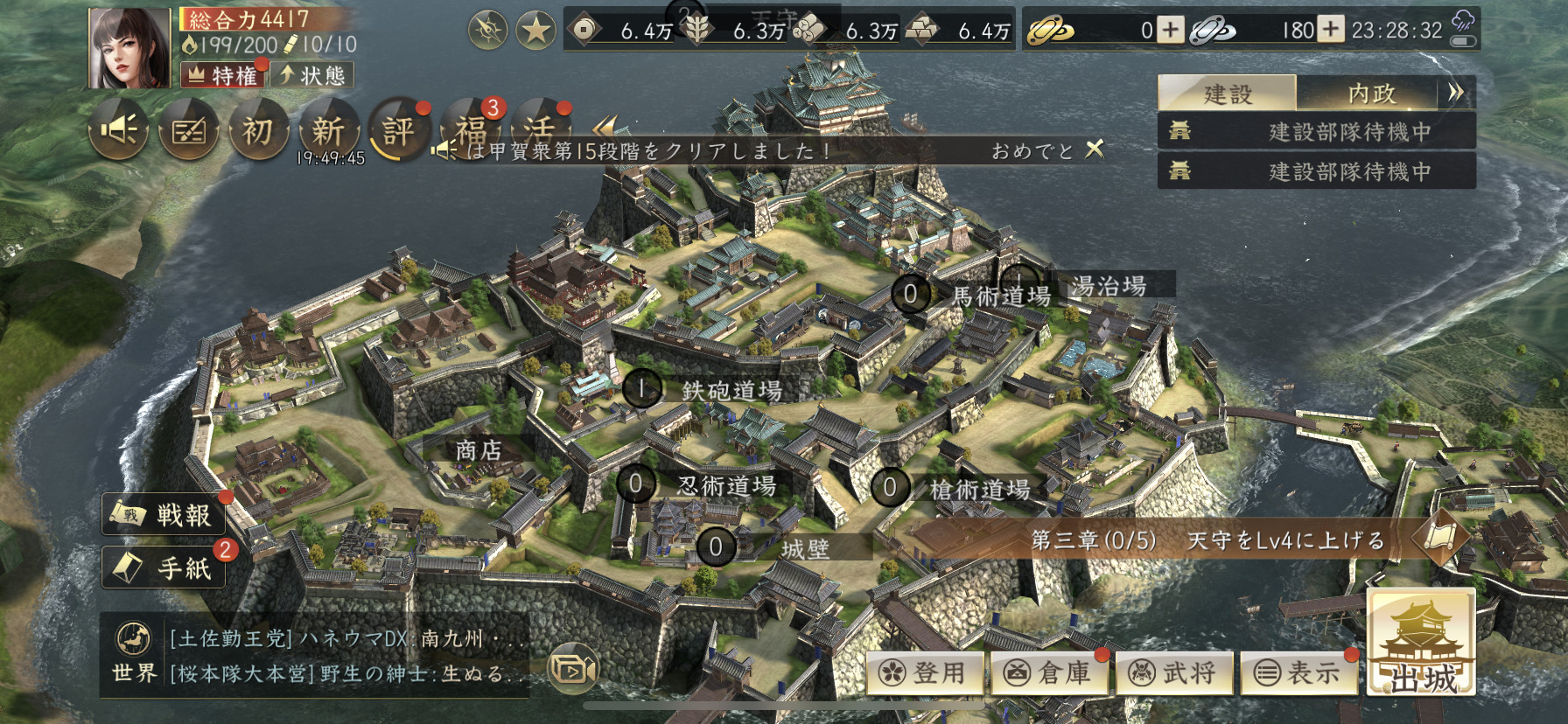Select the 初 beginner event icon

point(257,131)
